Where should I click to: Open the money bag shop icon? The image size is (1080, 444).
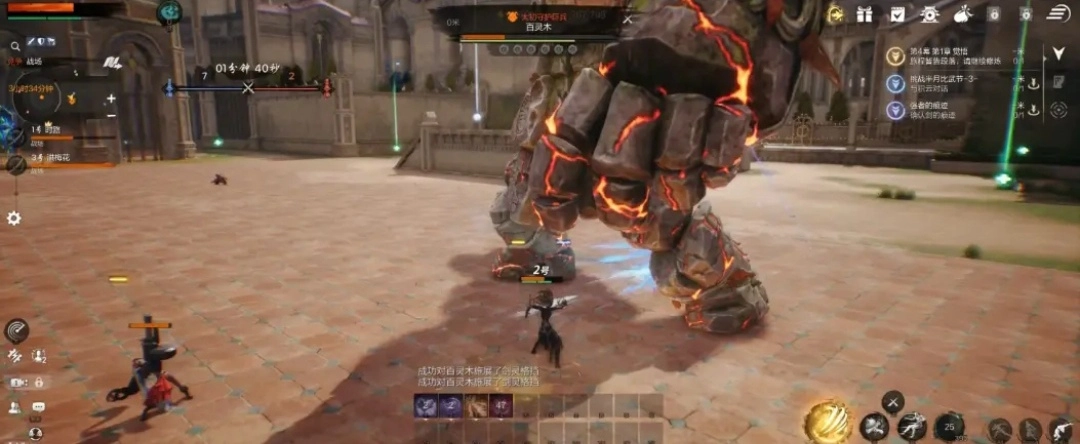(x=963, y=14)
